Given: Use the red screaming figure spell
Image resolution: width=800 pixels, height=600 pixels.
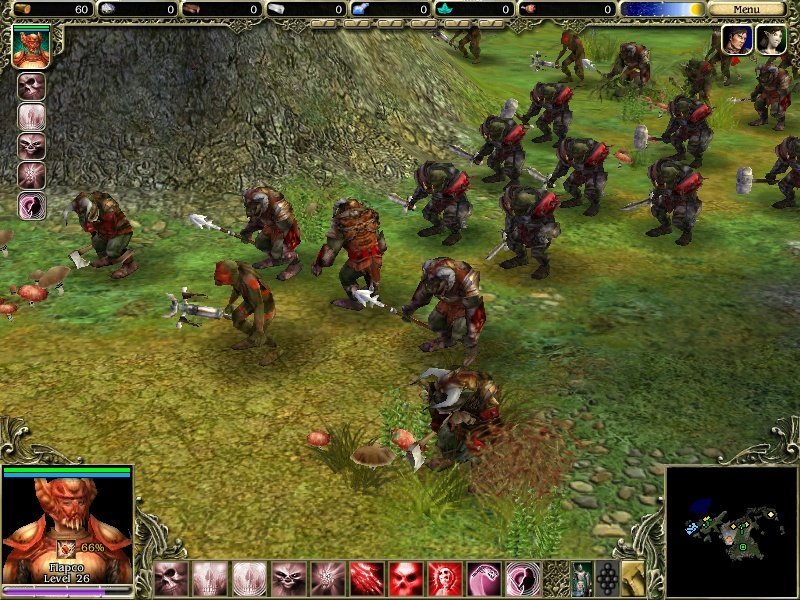Looking at the screenshot, I should tap(445, 578).
